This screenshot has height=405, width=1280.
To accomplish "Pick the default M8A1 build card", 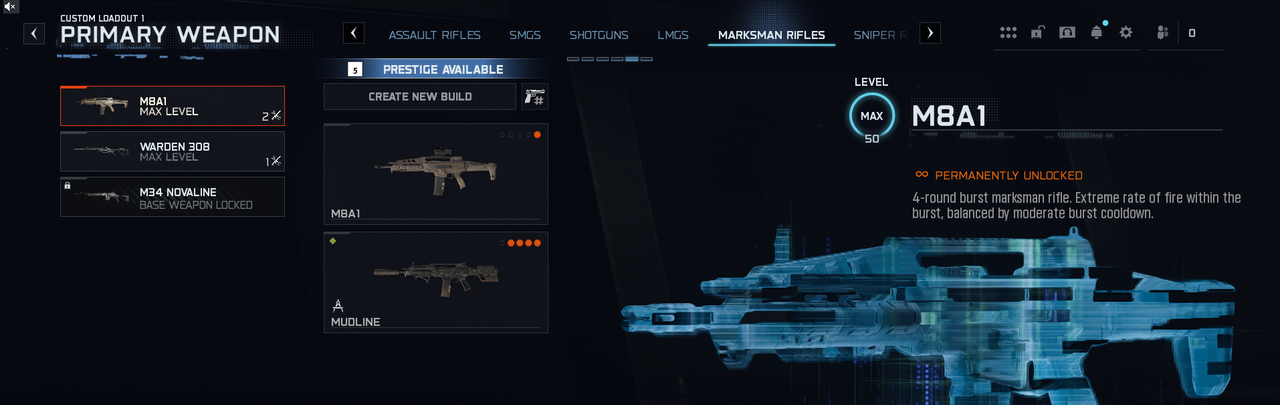I will [x=435, y=174].
